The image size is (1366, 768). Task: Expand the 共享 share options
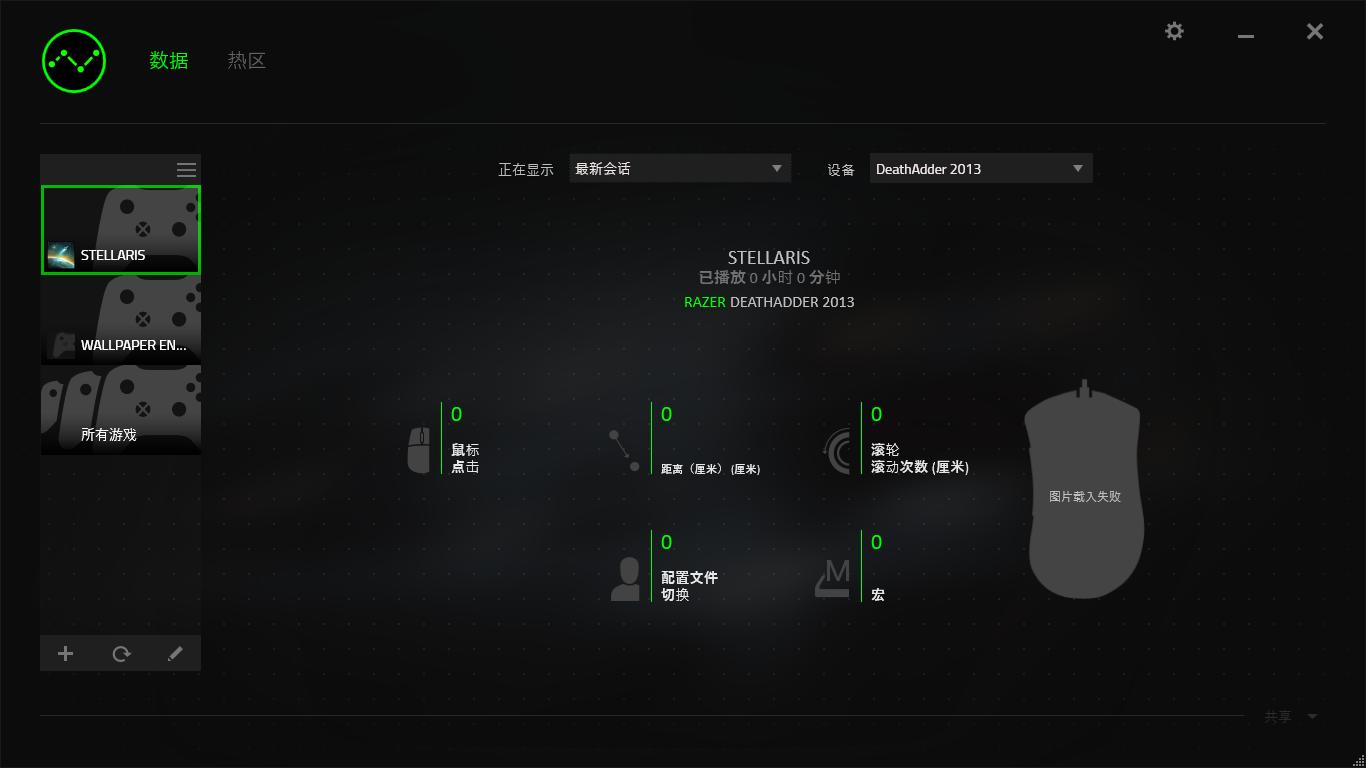pyautogui.click(x=1290, y=716)
